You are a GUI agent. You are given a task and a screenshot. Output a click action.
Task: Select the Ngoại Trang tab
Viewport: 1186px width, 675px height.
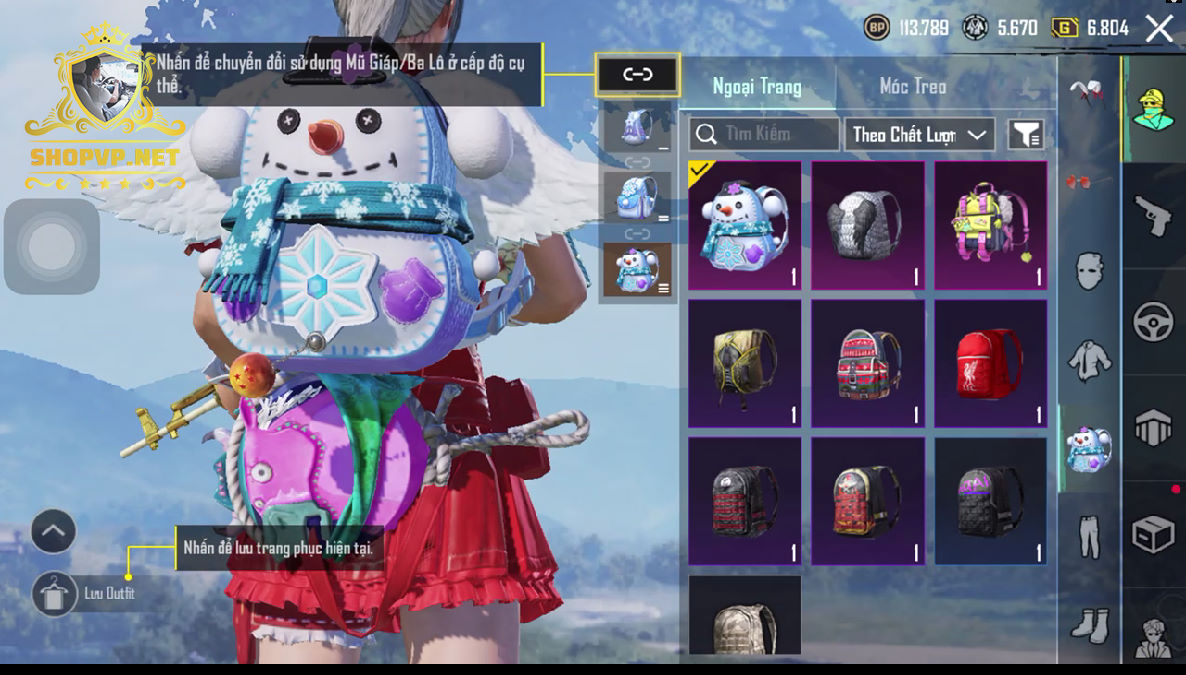(757, 86)
